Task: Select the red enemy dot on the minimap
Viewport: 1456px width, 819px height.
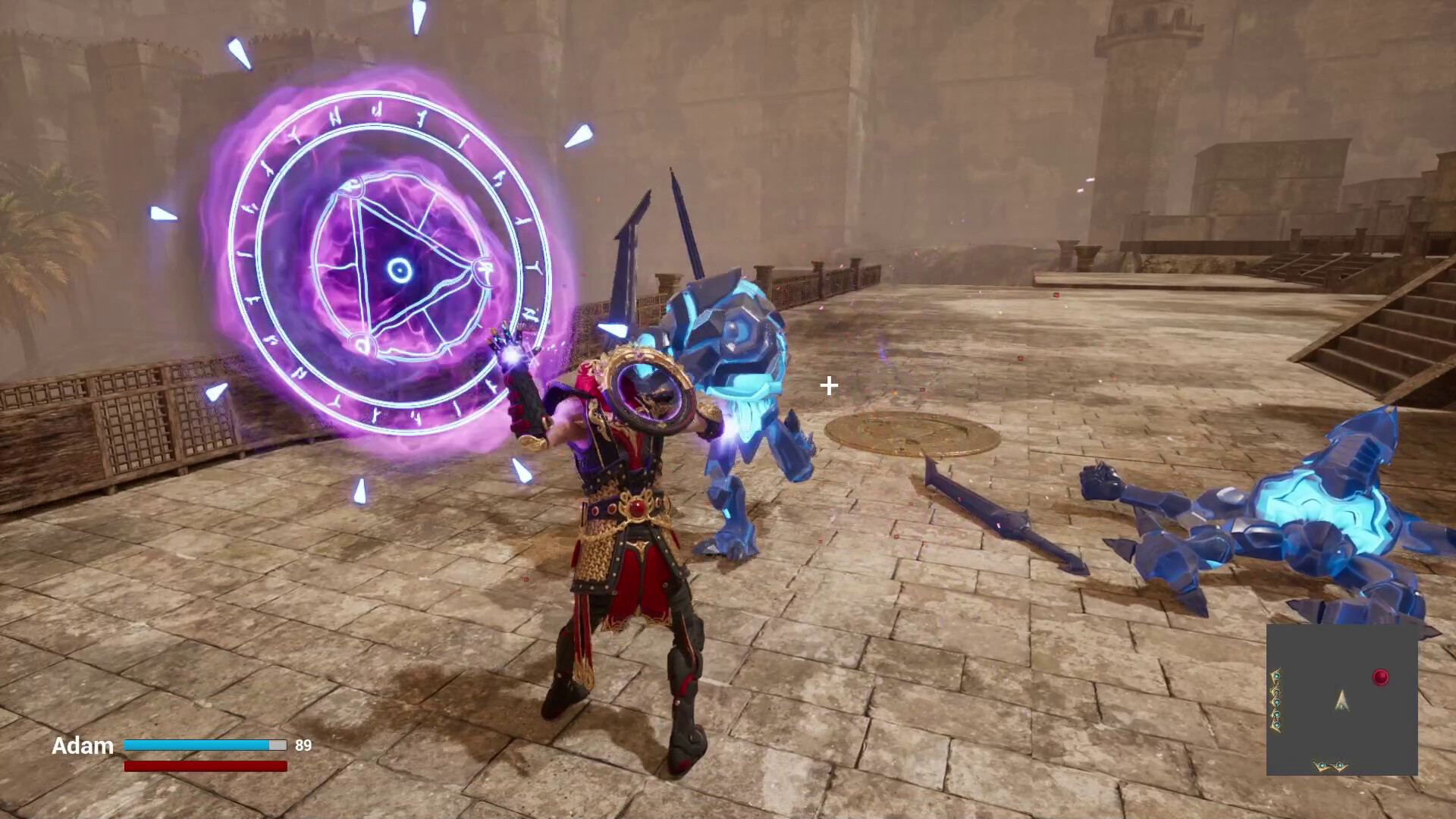Action: [1380, 676]
